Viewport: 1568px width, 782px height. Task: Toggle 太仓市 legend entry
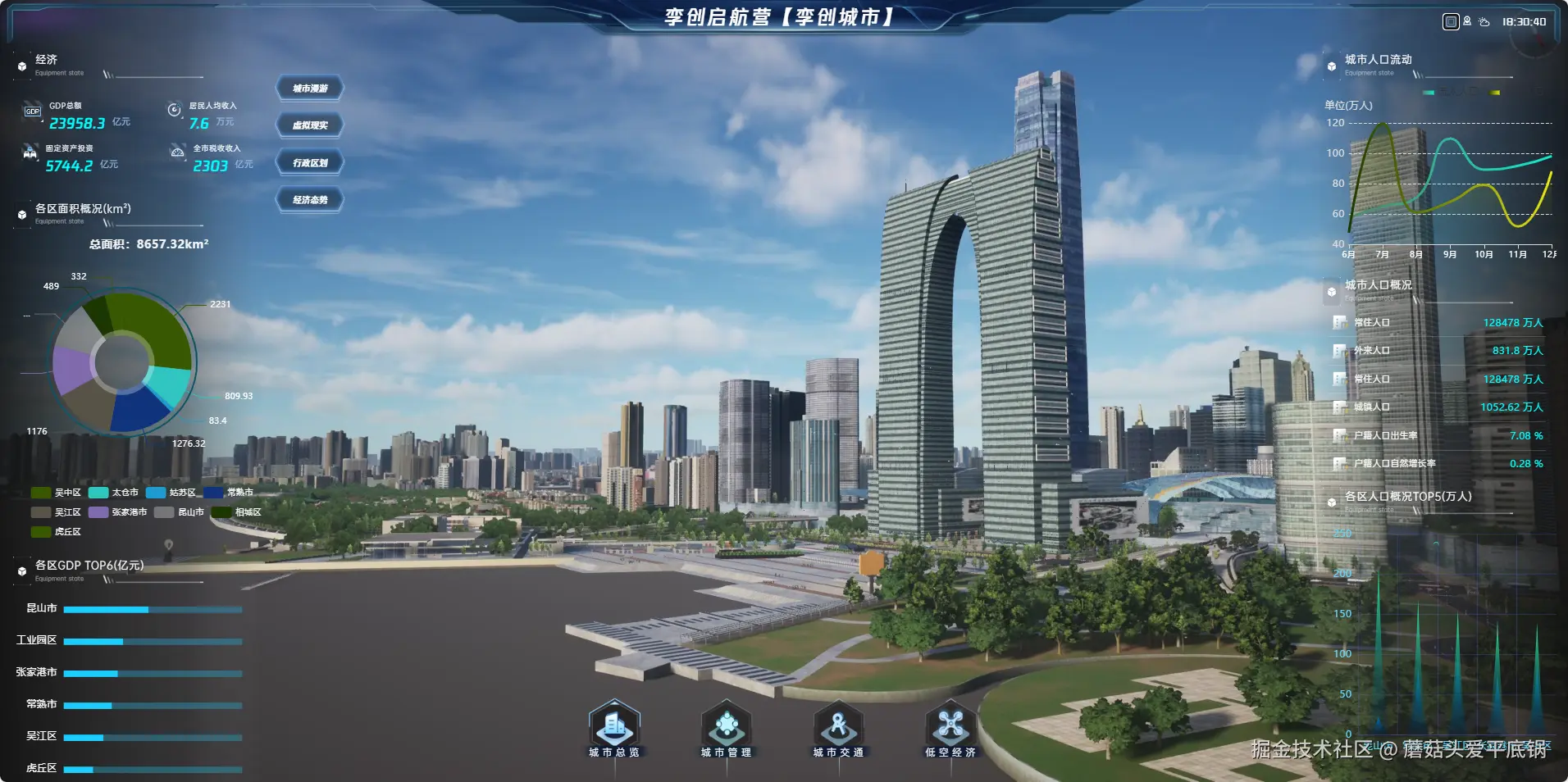click(114, 493)
